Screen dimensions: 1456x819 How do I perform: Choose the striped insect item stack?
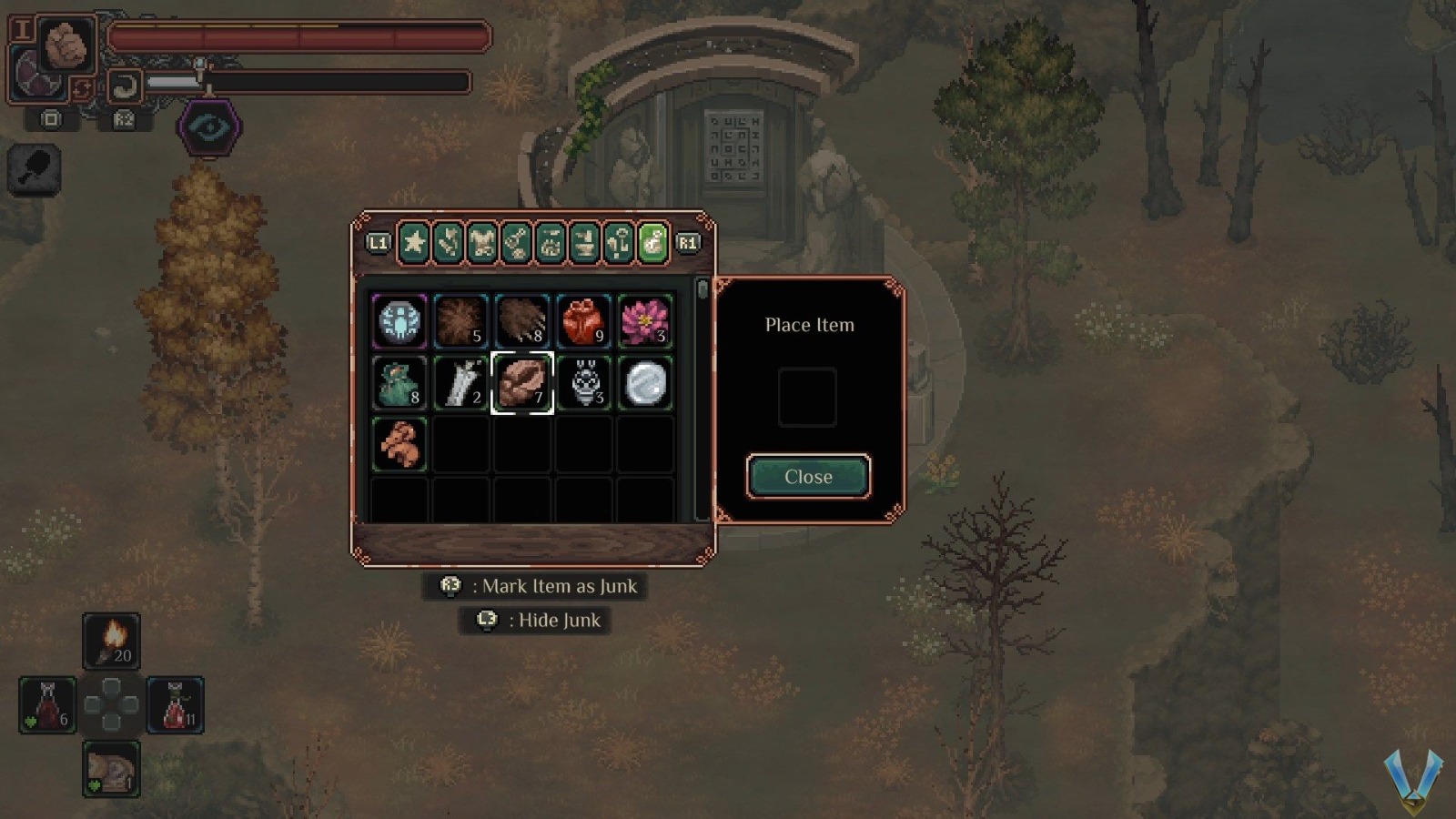click(583, 383)
